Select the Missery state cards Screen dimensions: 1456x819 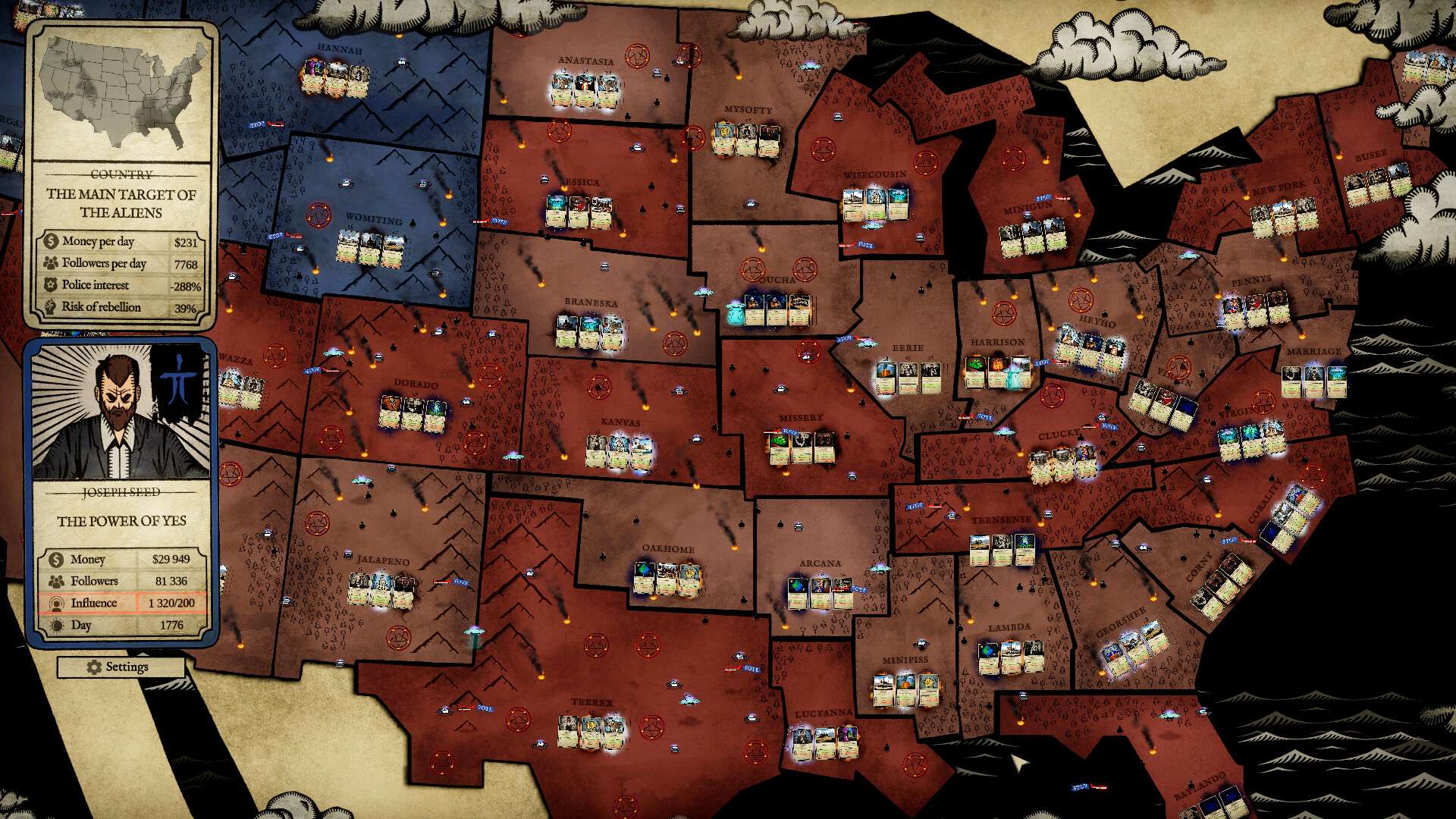(x=802, y=447)
